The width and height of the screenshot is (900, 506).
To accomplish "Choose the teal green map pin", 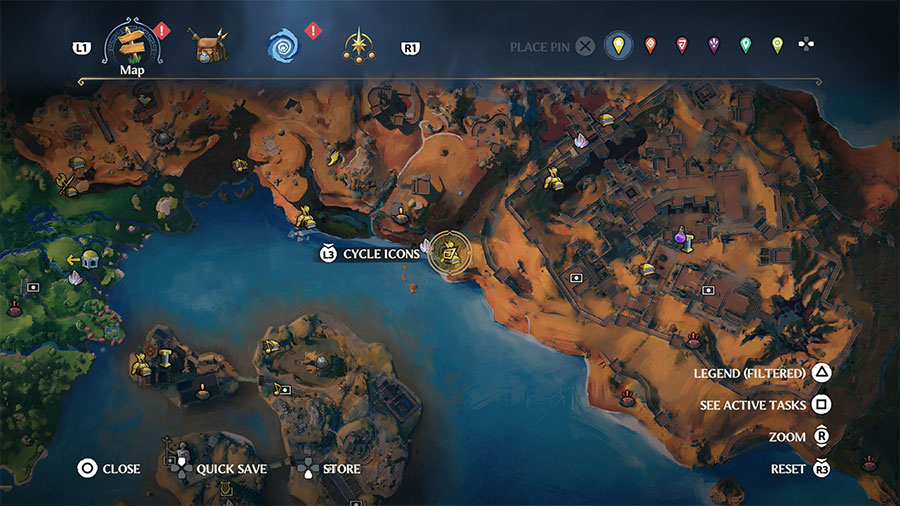I will [x=745, y=46].
